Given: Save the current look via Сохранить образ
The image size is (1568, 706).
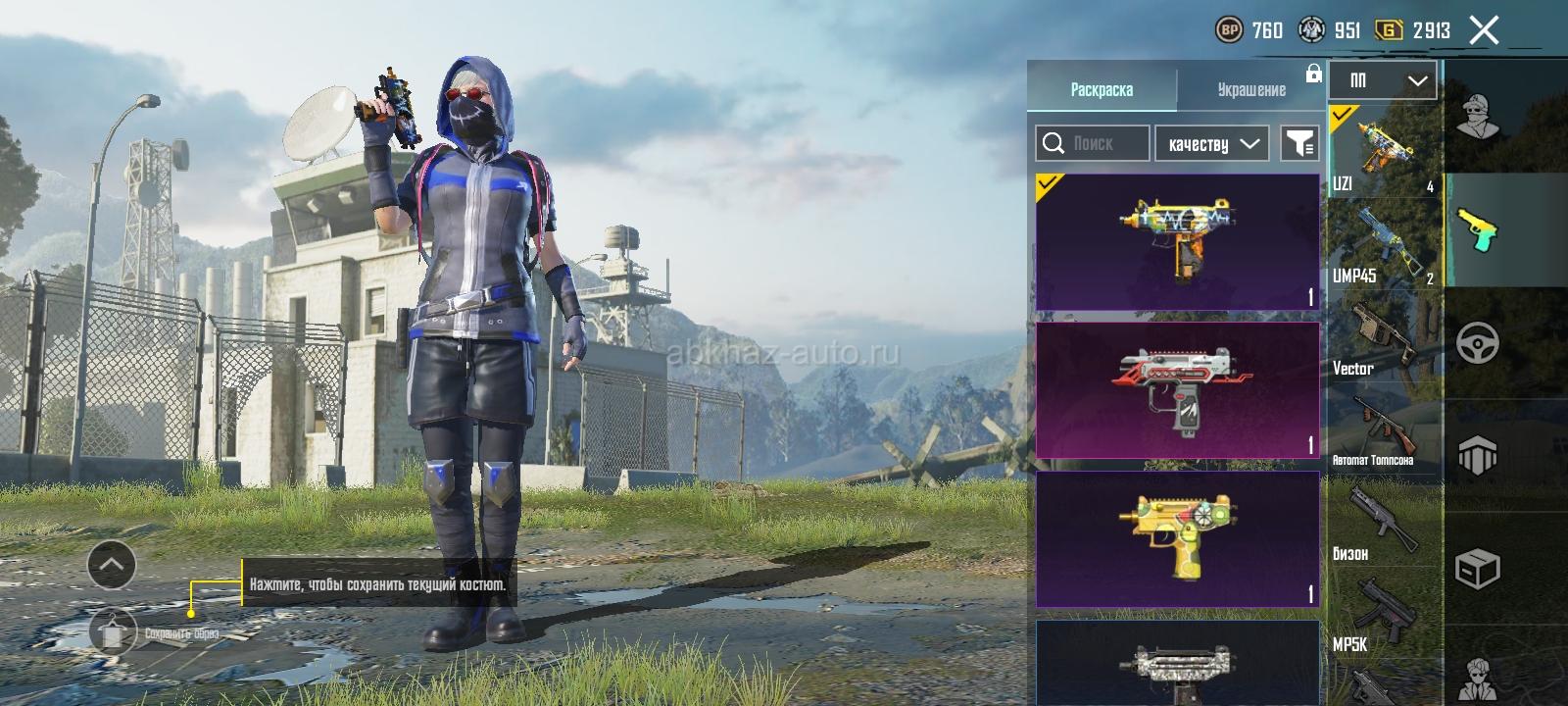Looking at the screenshot, I should point(114,632).
